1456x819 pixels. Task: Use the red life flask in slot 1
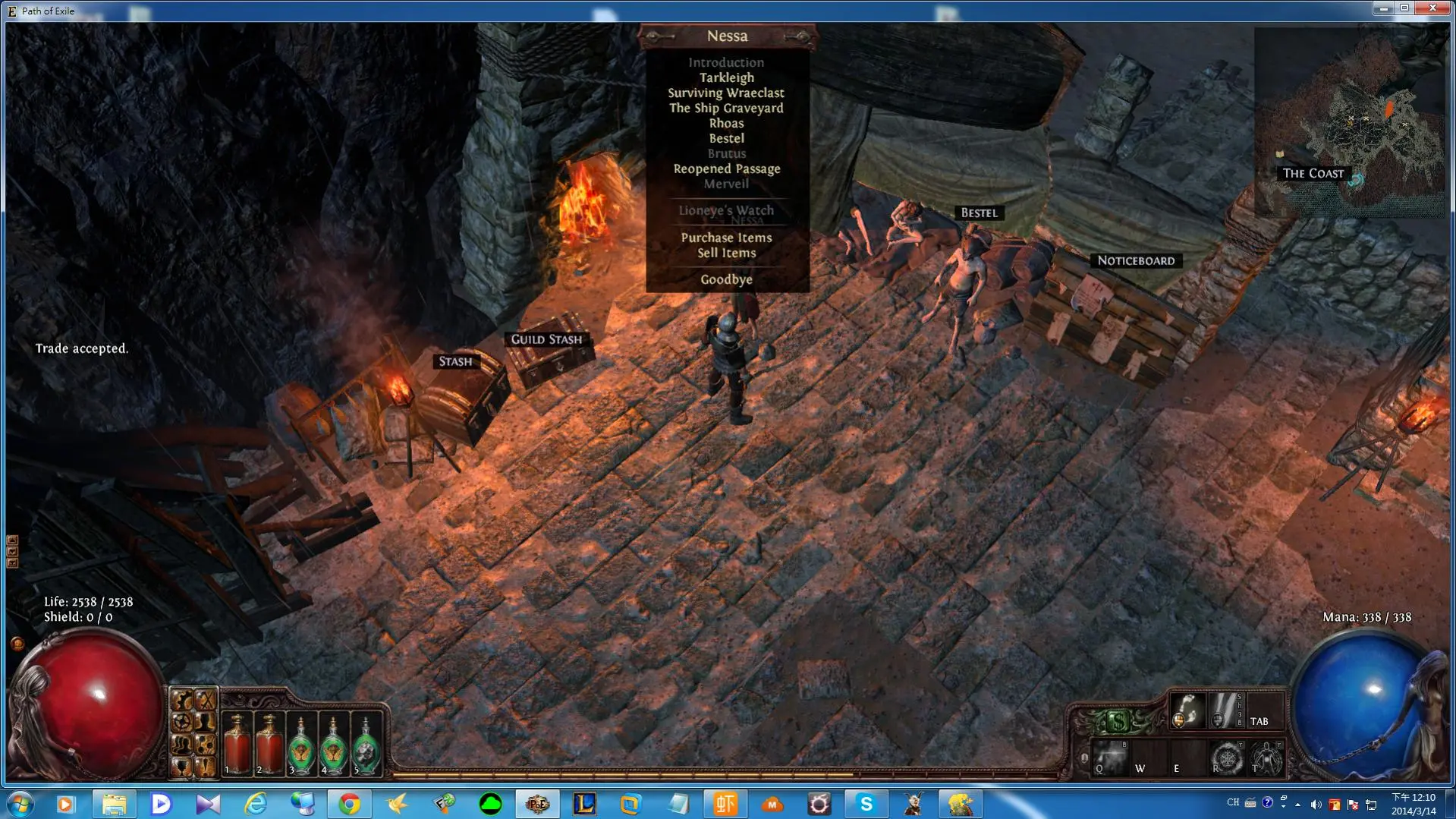click(x=237, y=745)
